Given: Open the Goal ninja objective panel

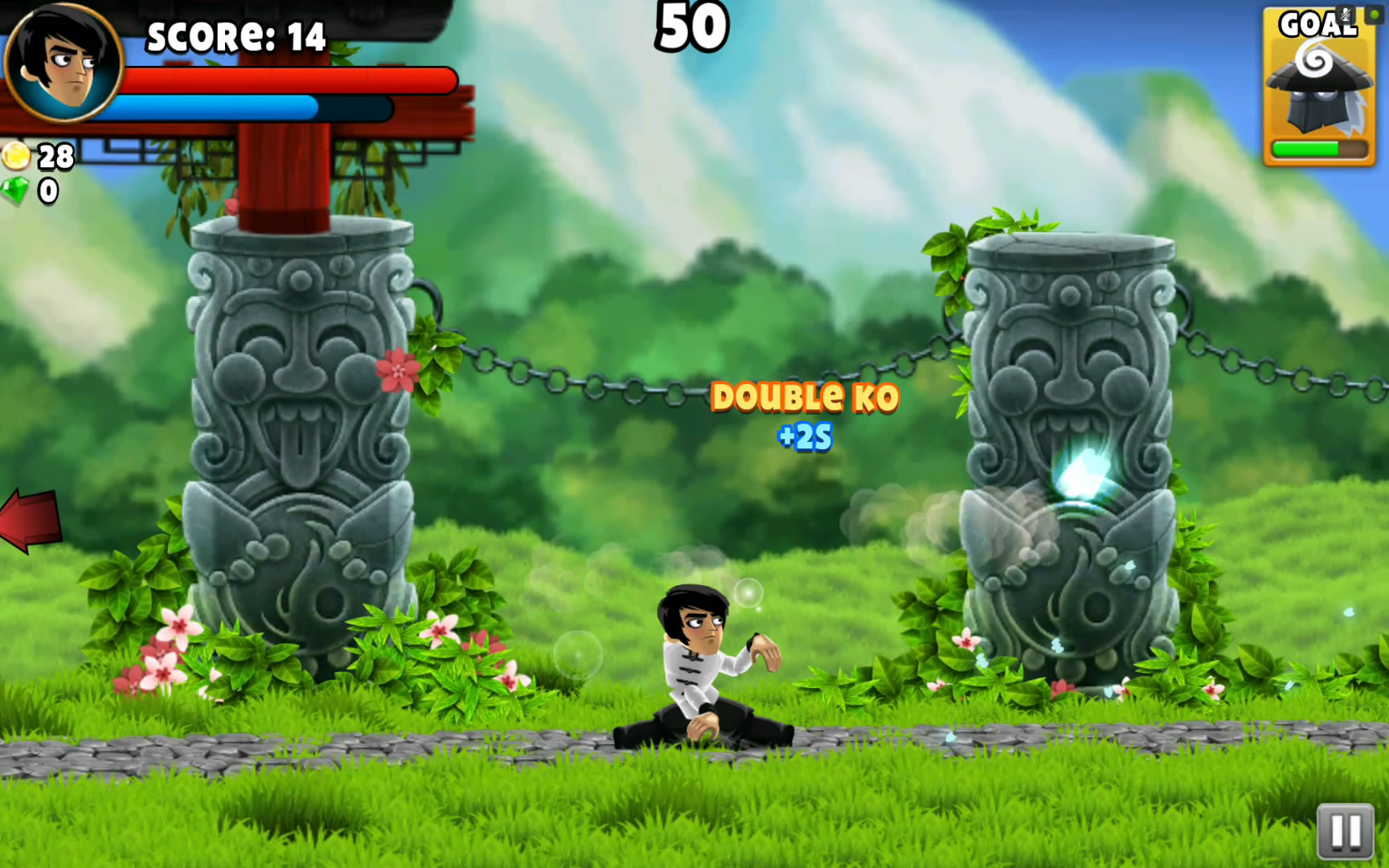Looking at the screenshot, I should 1318,87.
